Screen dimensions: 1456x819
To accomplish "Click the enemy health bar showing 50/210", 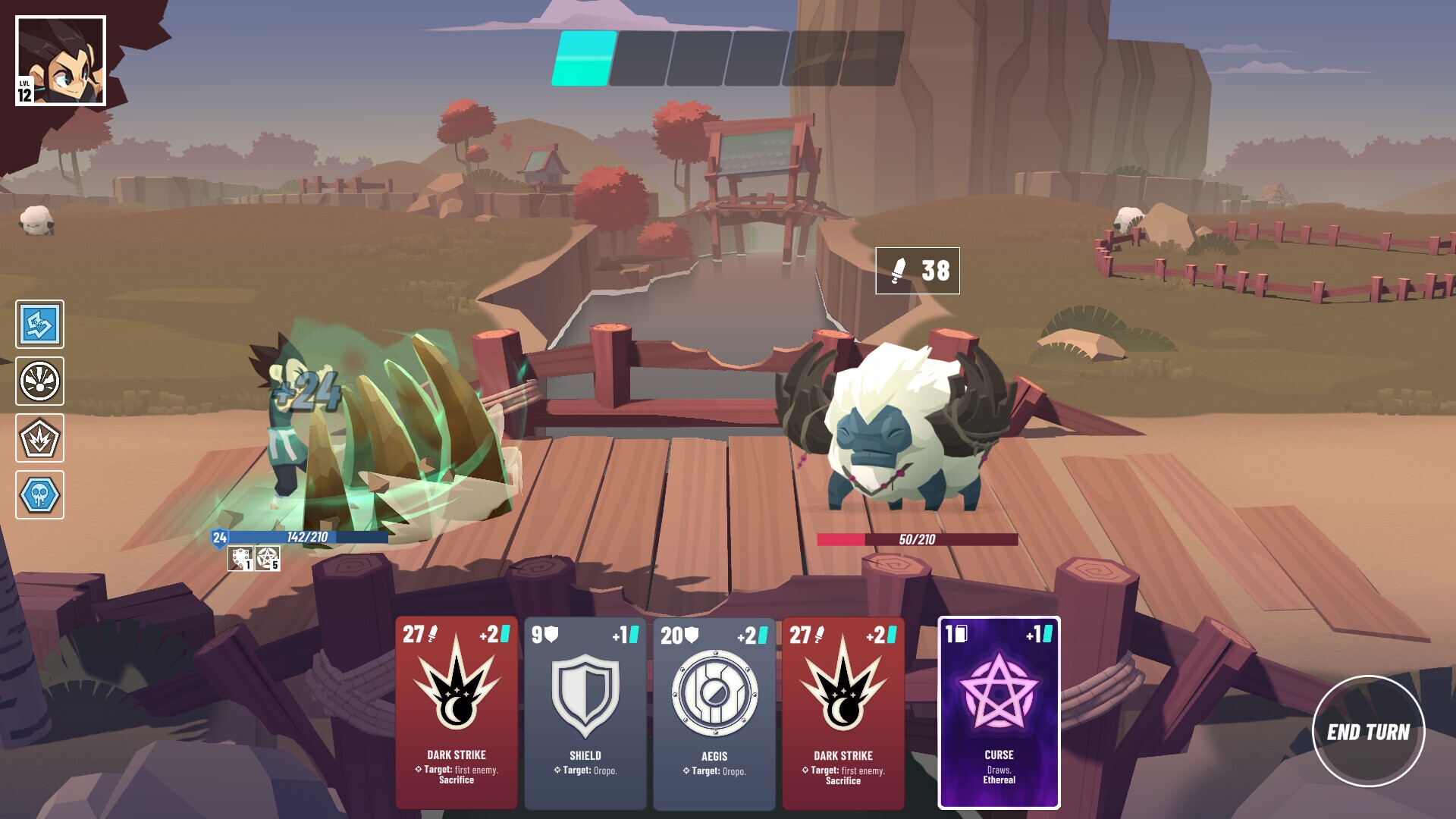I will (x=917, y=538).
